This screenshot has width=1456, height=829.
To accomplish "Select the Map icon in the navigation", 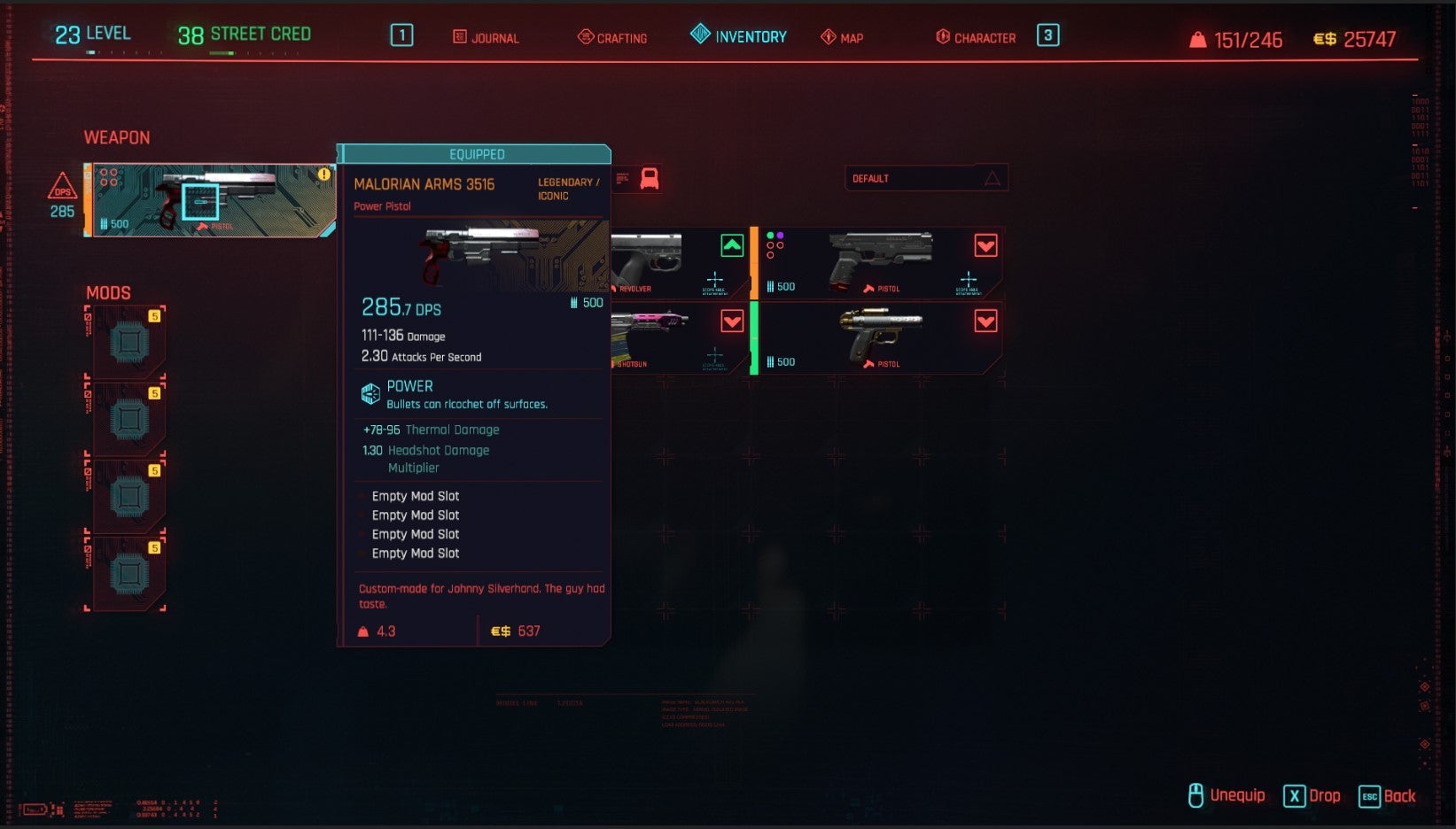I will click(827, 36).
